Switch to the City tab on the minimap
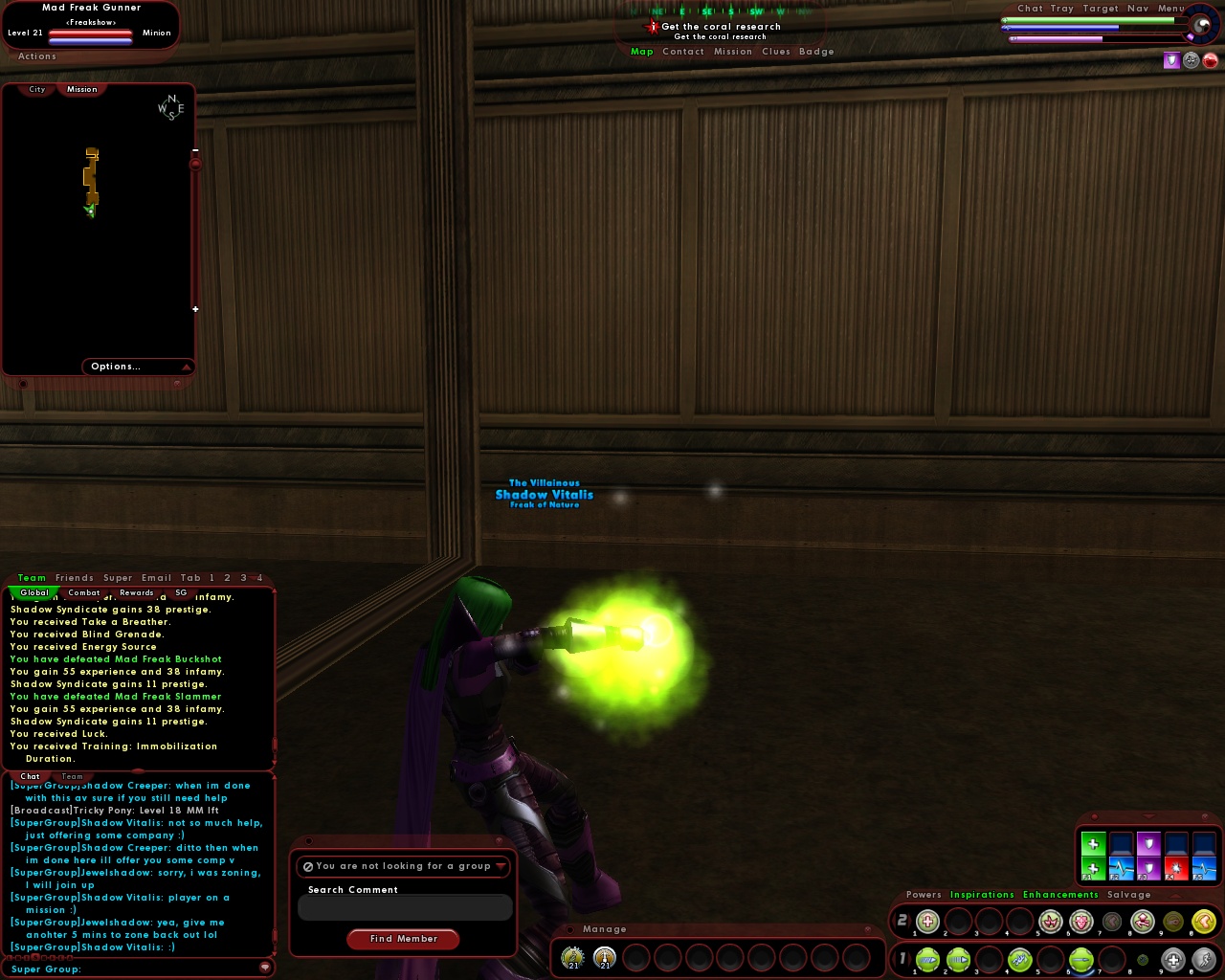 [x=35, y=89]
